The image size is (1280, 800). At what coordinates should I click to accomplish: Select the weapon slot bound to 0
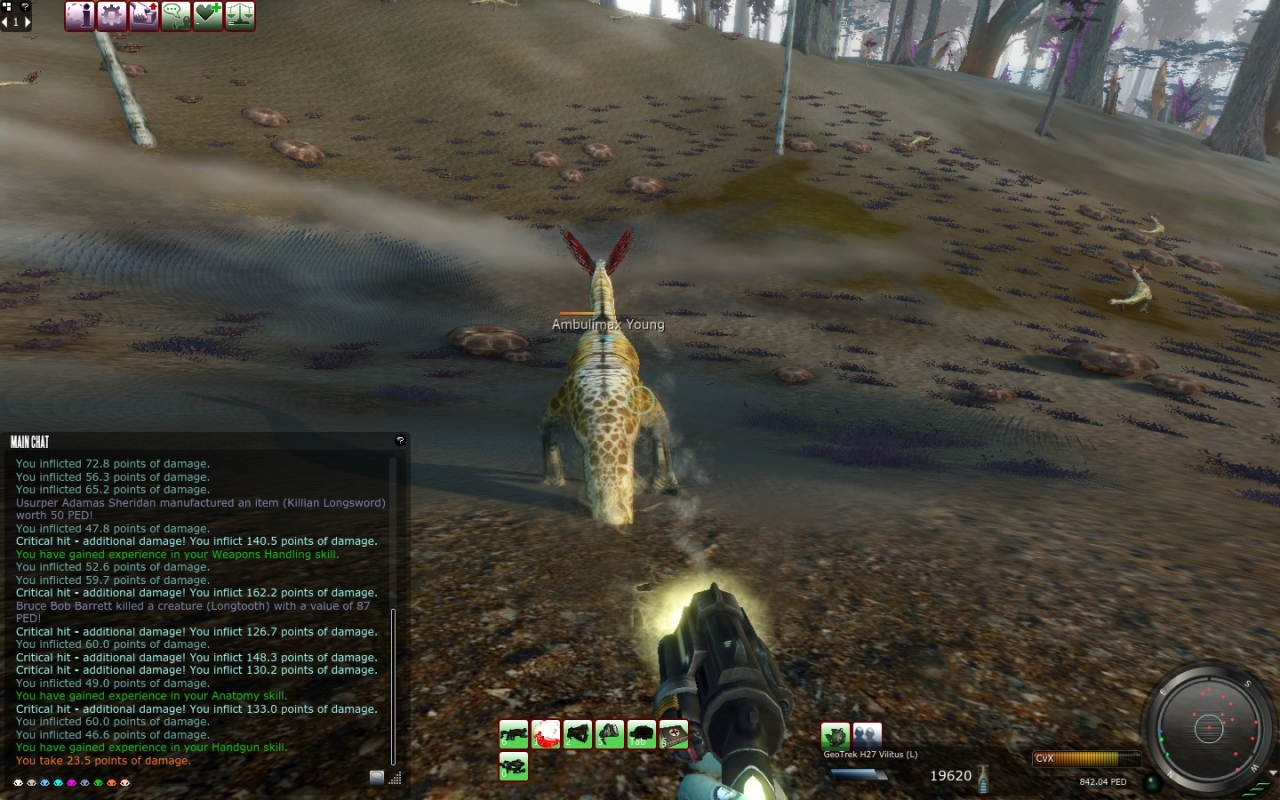pyautogui.click(x=514, y=766)
